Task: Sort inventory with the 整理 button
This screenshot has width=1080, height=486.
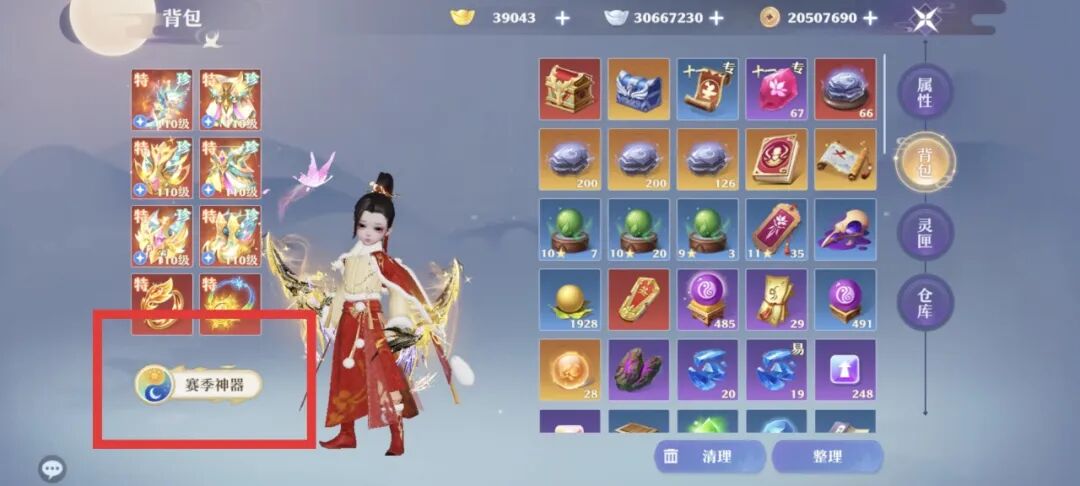Action: click(x=827, y=457)
